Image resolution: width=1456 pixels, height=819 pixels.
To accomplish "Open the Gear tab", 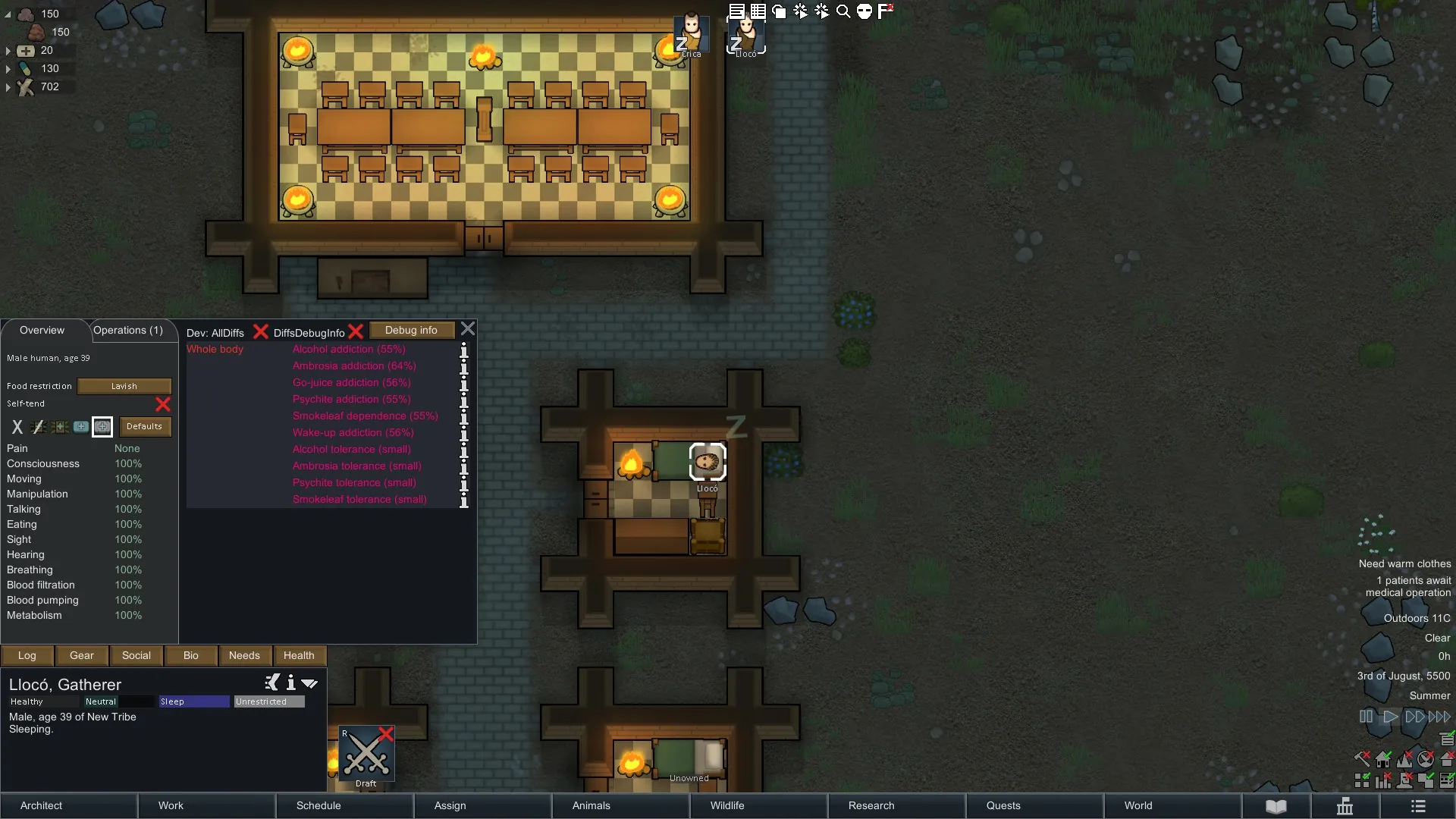I will pyautogui.click(x=82, y=656).
